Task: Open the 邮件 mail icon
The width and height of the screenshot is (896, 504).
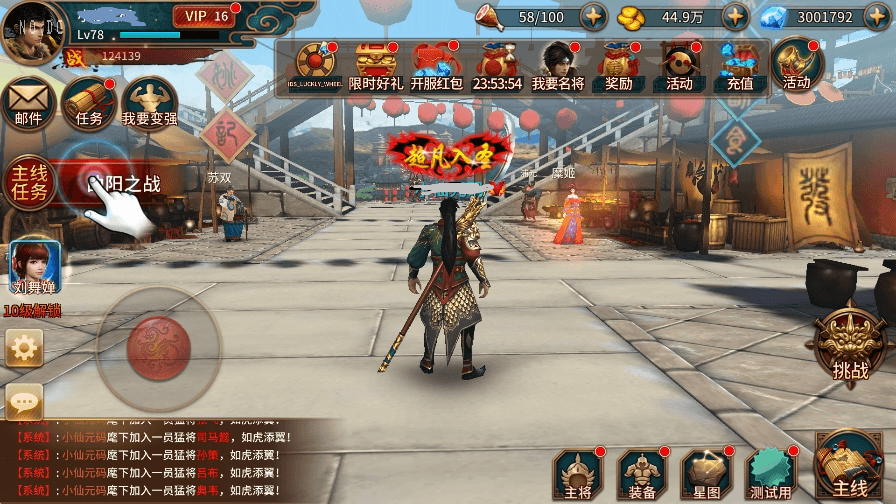Action: (x=28, y=104)
